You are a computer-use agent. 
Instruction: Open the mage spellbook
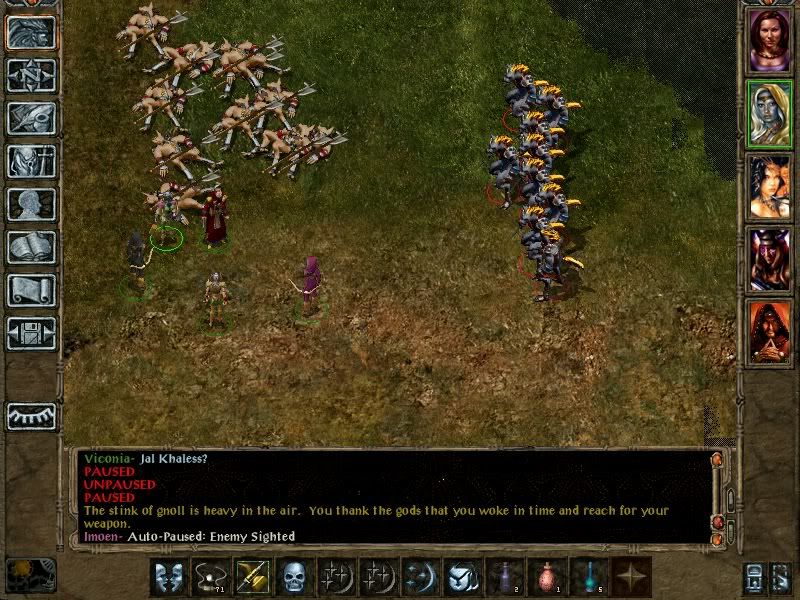click(x=31, y=247)
